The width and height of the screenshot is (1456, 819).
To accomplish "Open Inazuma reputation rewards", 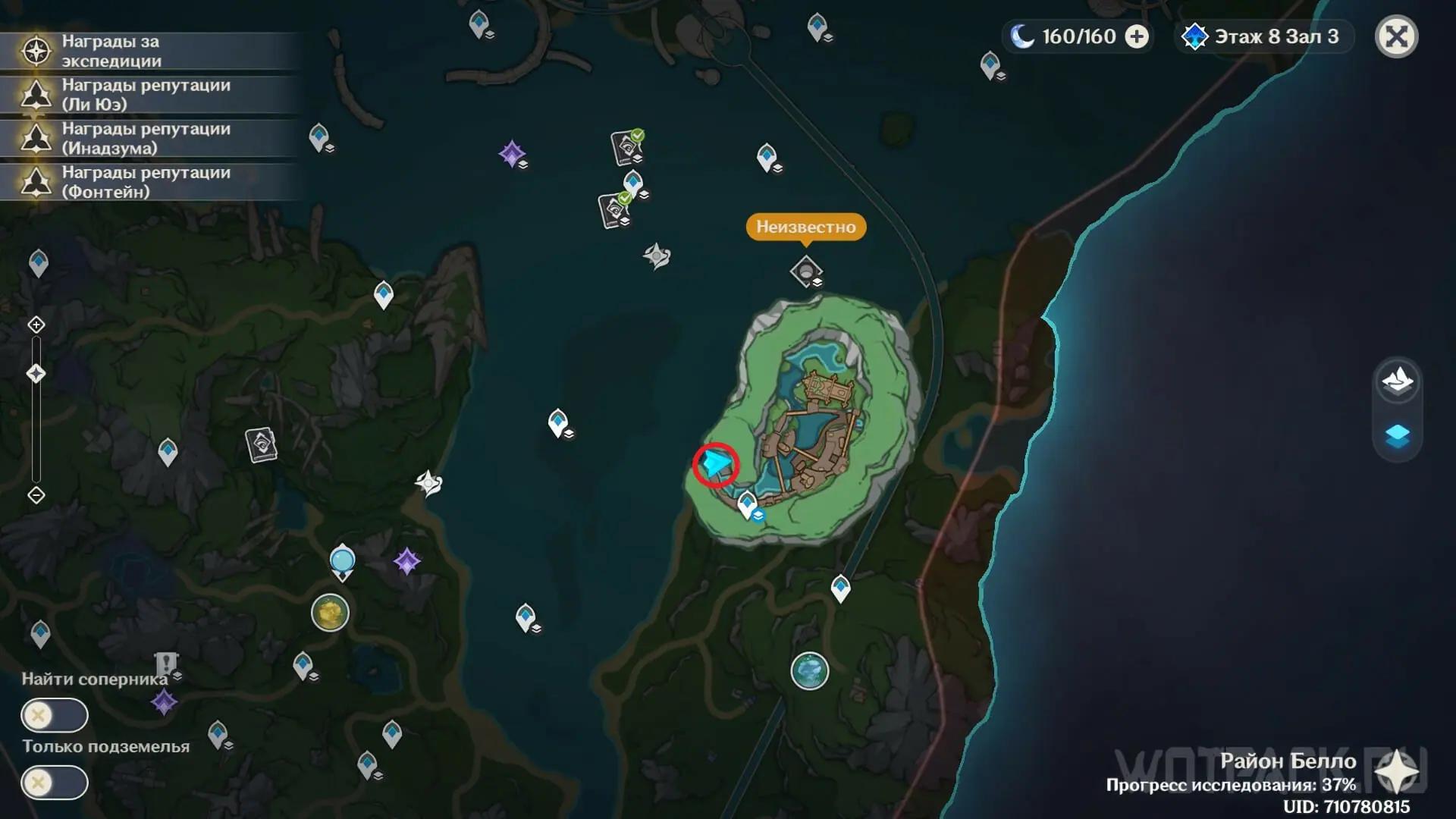I will pos(144,138).
